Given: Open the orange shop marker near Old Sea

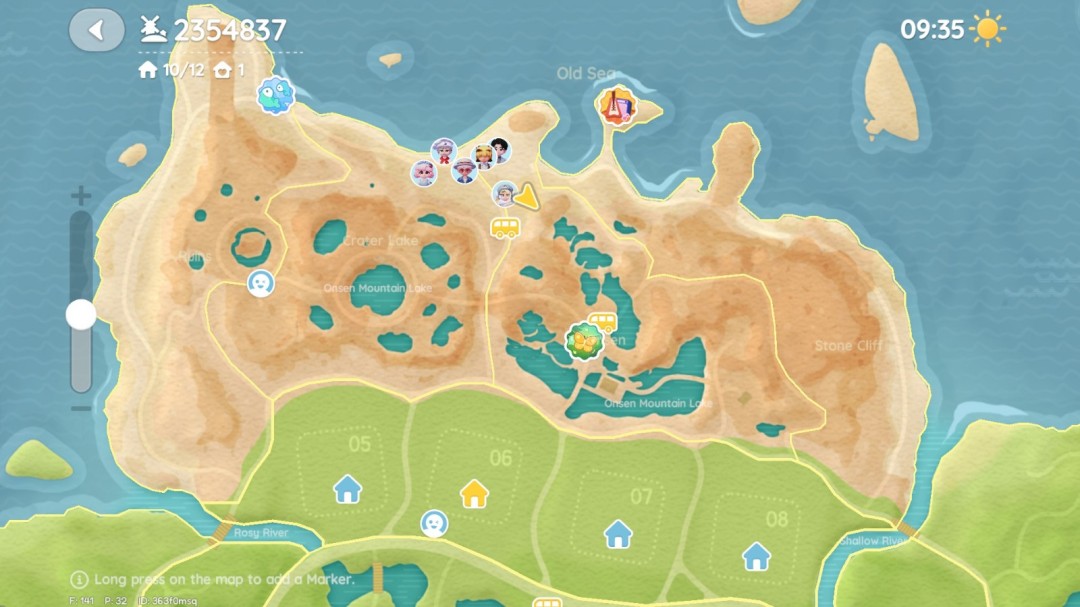Looking at the screenshot, I should (616, 105).
